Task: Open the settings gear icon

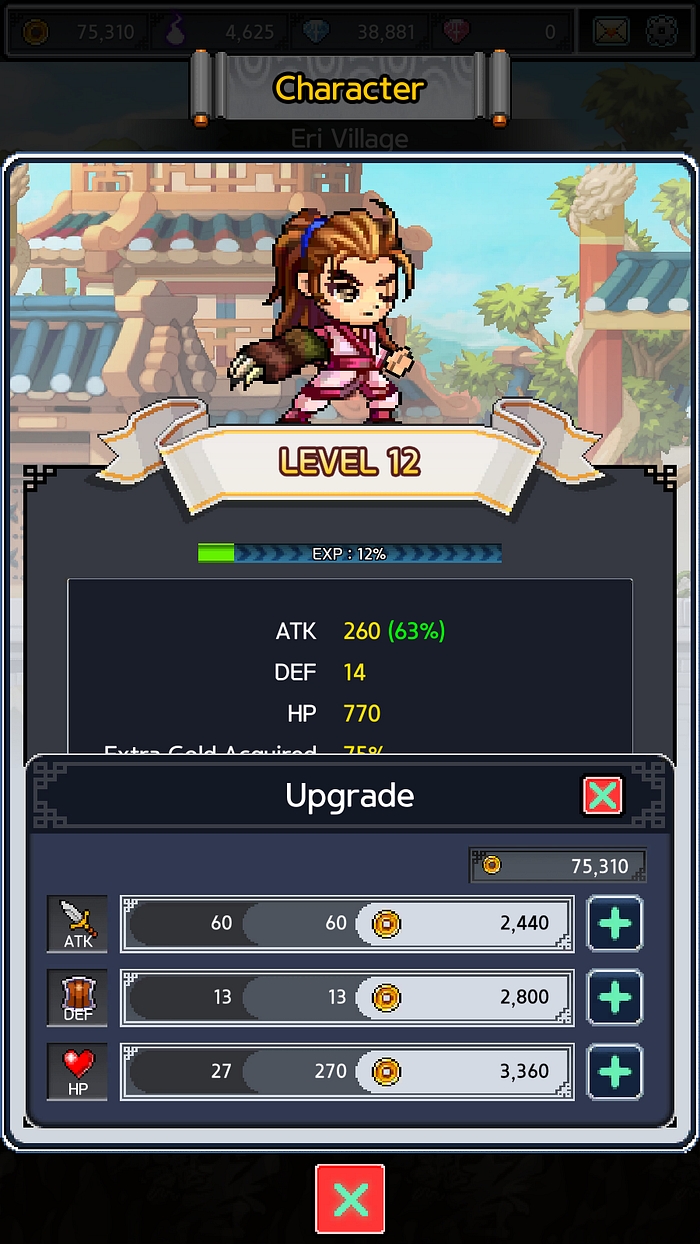Action: [x=662, y=32]
